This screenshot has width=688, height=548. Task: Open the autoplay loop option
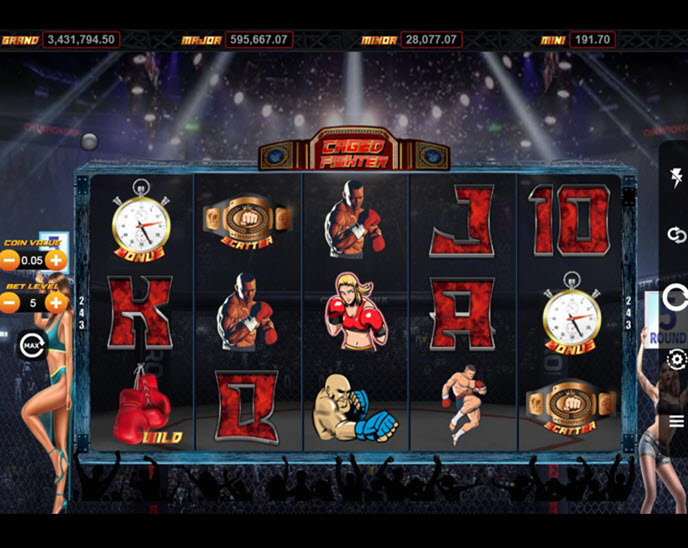[676, 235]
